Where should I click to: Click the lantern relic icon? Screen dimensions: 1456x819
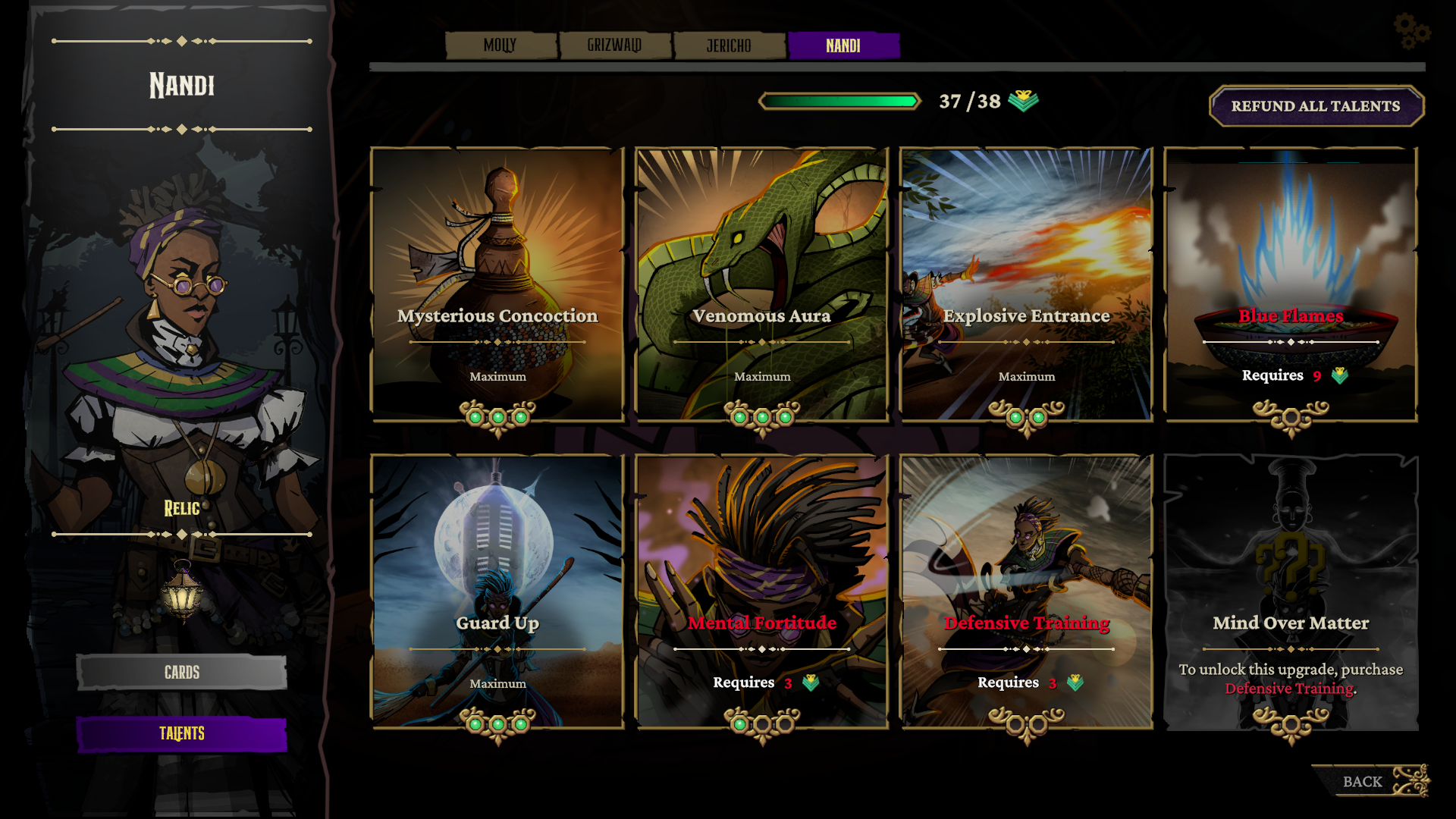[x=182, y=591]
